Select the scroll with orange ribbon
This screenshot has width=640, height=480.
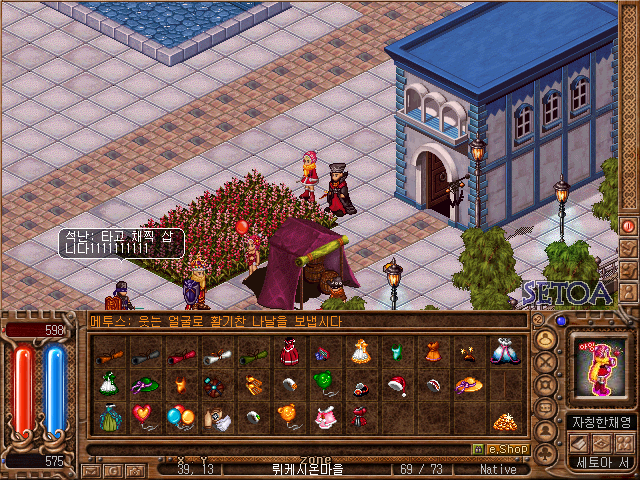(x=107, y=352)
